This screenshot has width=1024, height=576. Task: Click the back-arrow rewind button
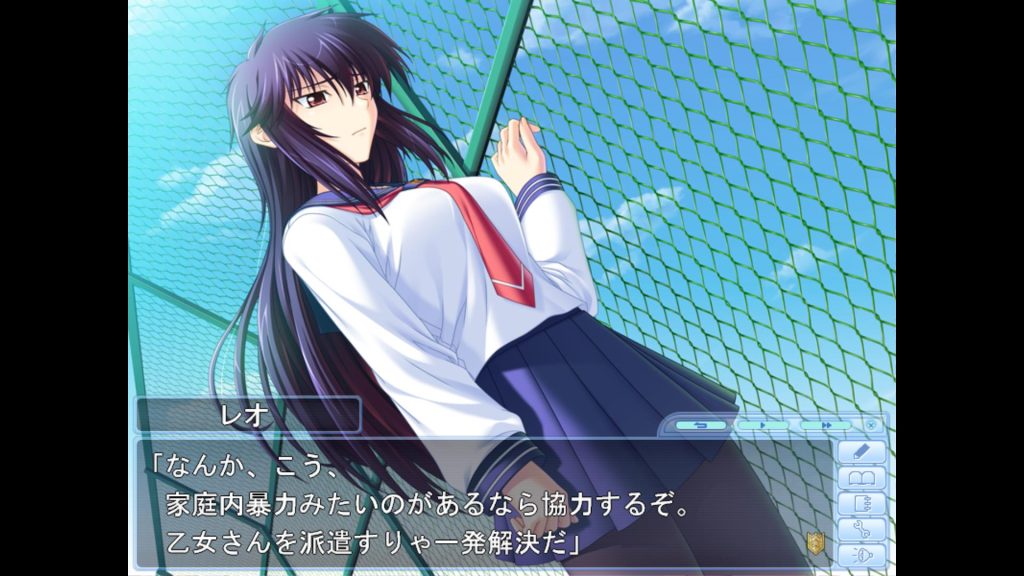701,425
